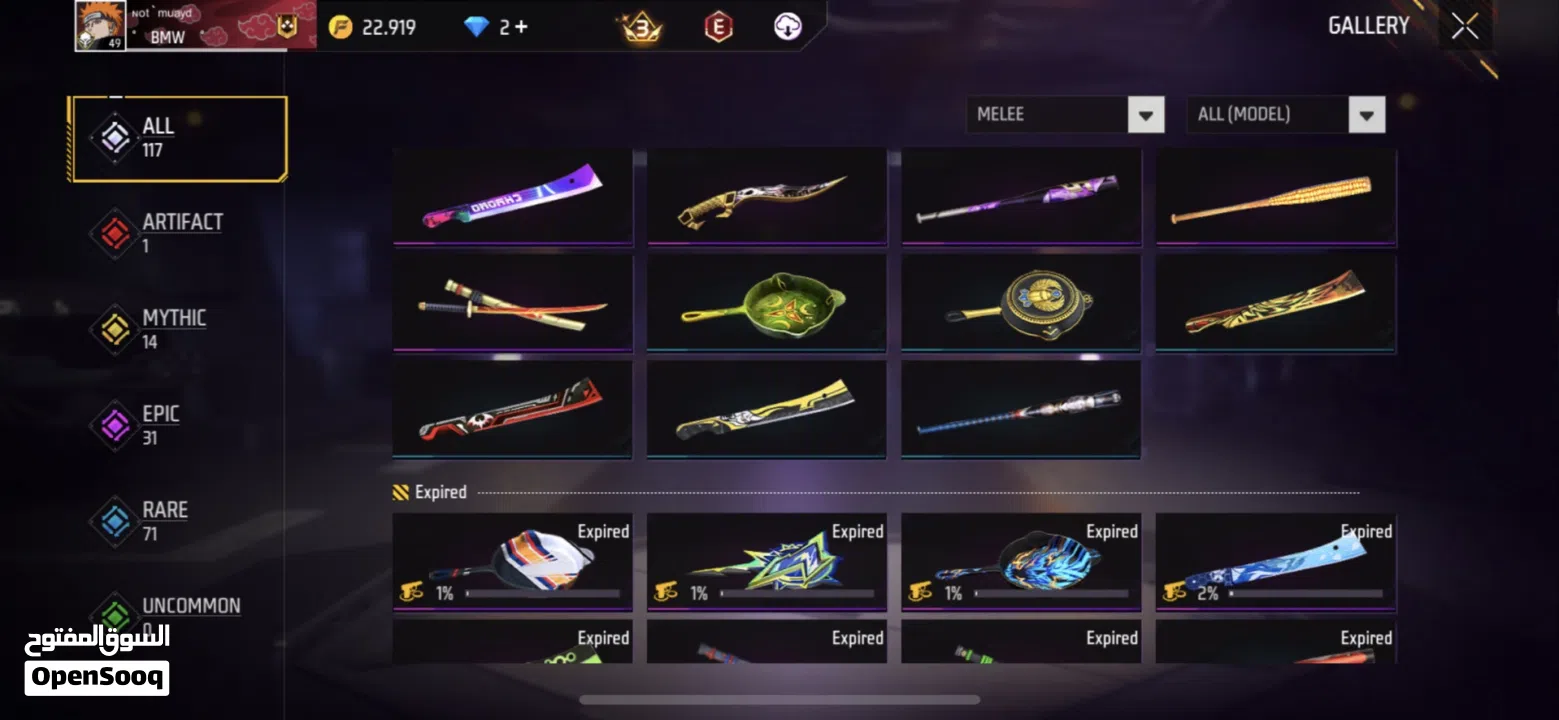Open the GALLERY label at top right
The width and height of the screenshot is (1559, 720).
click(1368, 26)
